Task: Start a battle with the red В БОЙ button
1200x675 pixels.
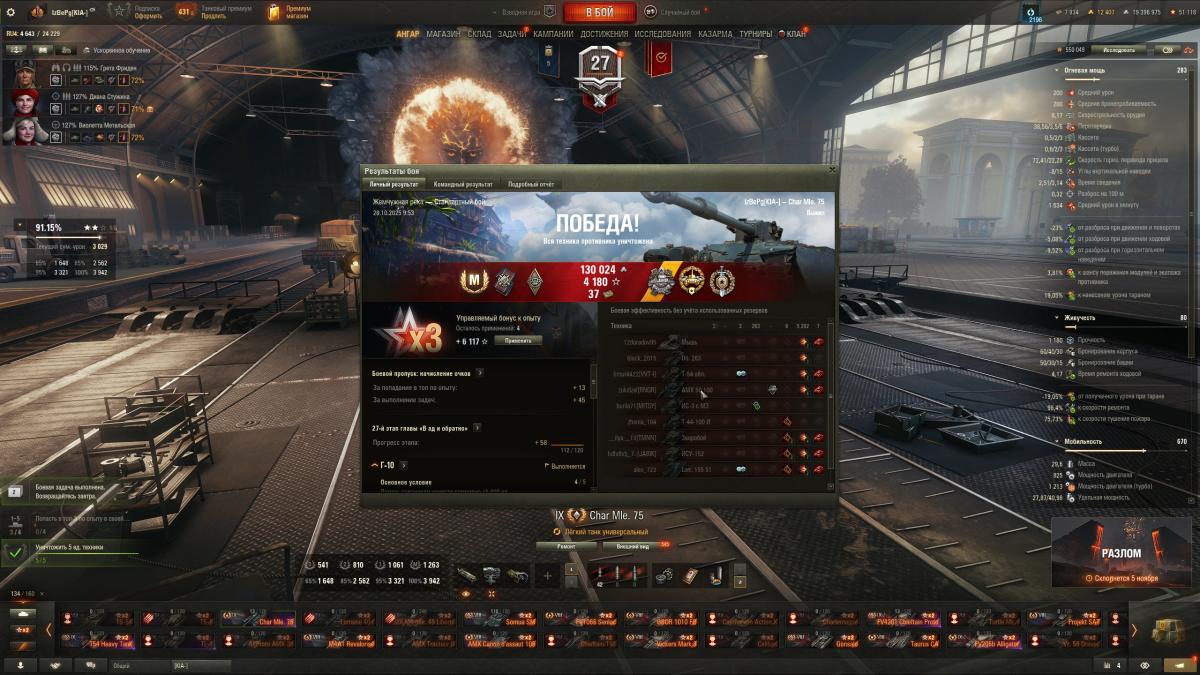Action: click(x=599, y=12)
